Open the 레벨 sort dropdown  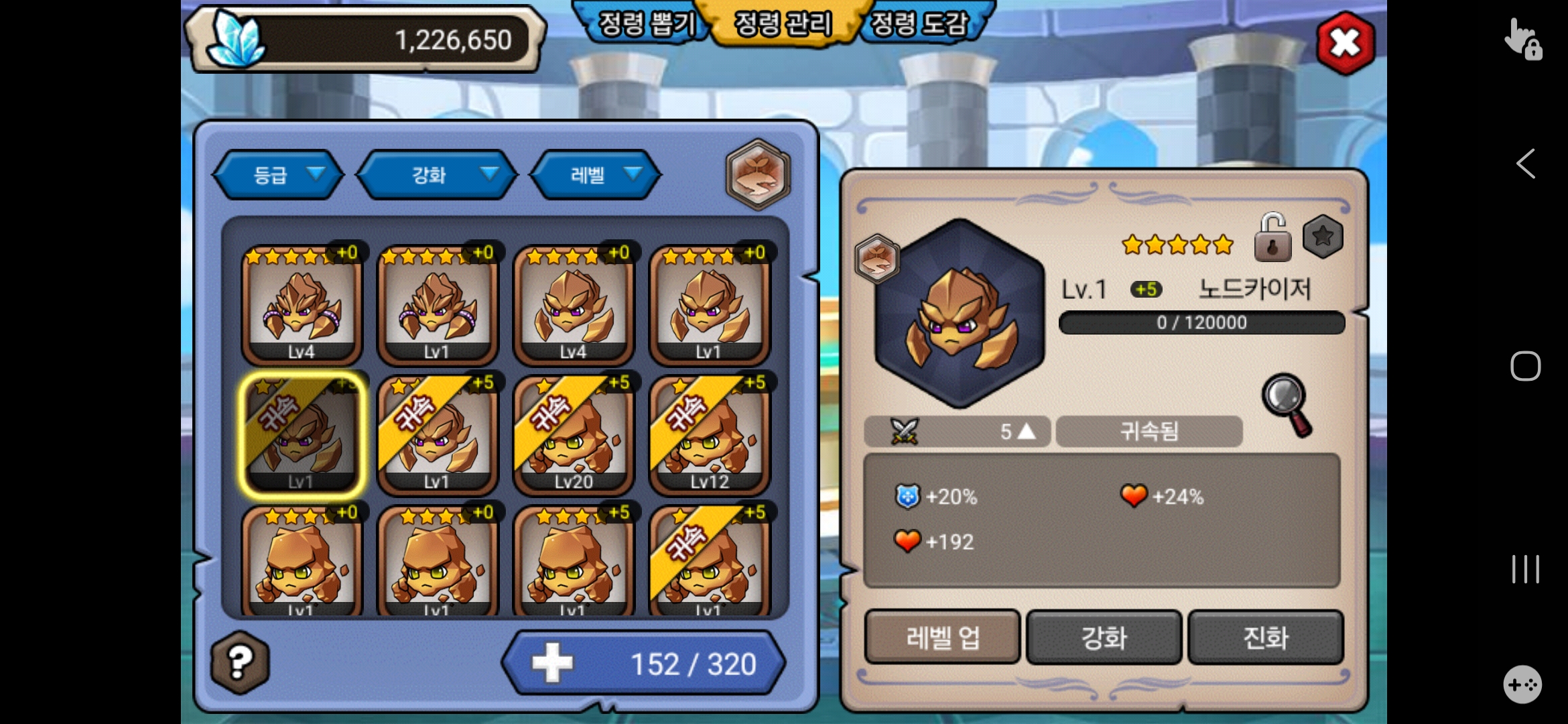pyautogui.click(x=596, y=175)
